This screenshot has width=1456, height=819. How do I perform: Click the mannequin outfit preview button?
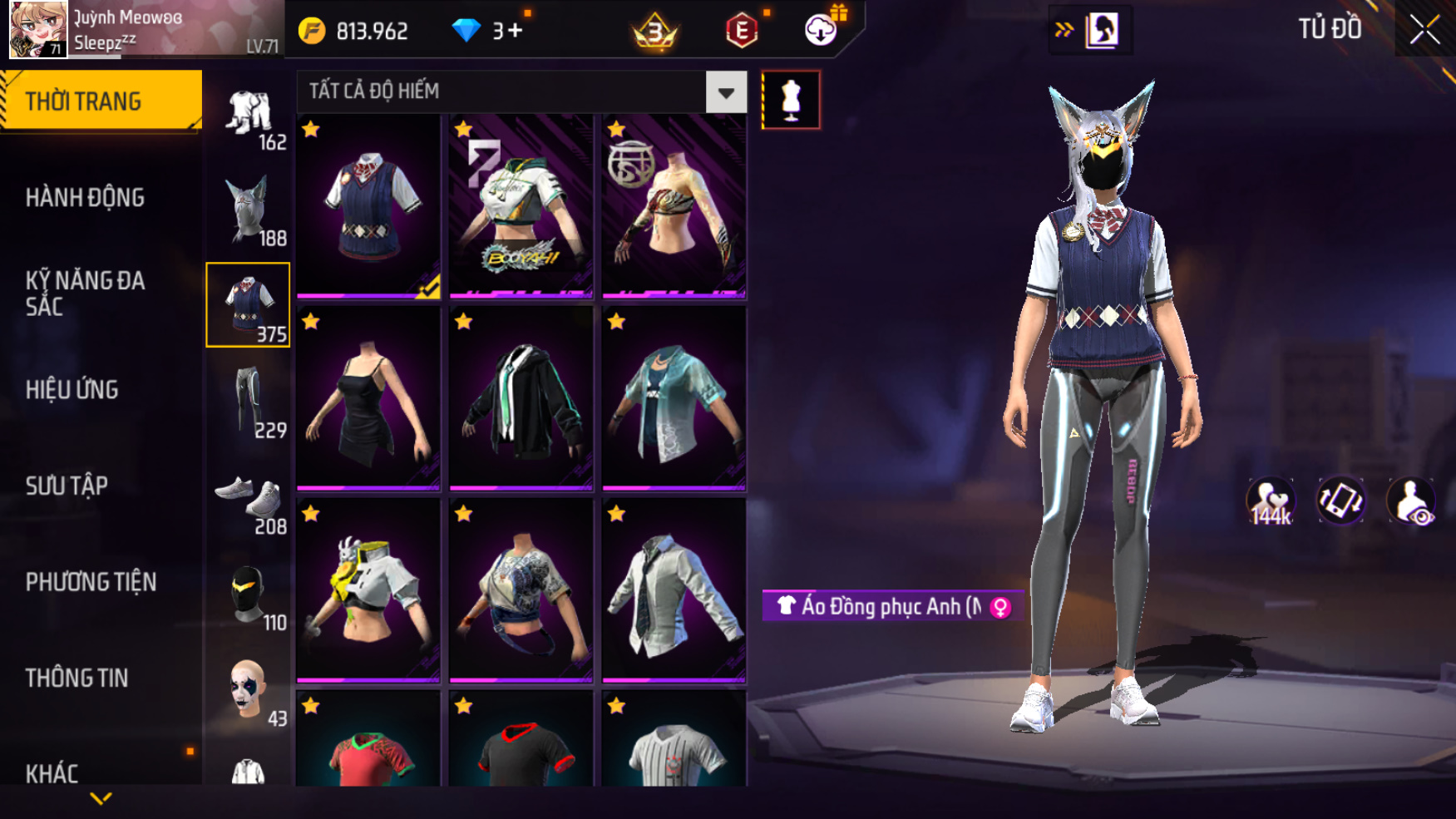point(791,100)
